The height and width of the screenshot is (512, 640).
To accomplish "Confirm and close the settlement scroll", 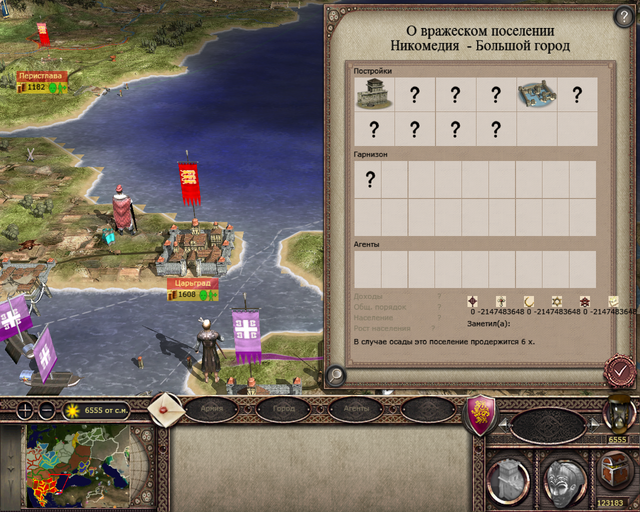I will (621, 371).
